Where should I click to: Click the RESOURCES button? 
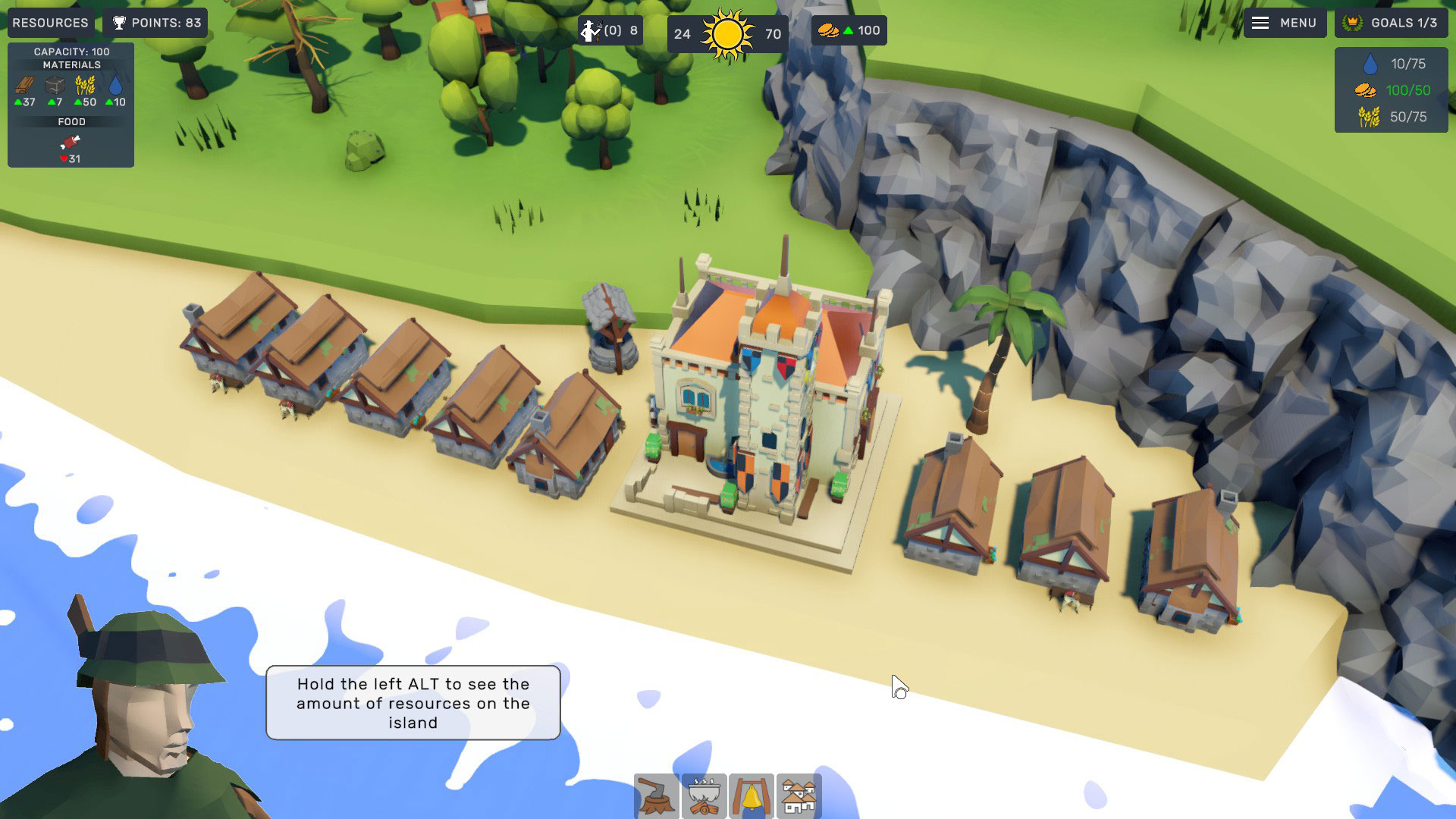click(50, 22)
